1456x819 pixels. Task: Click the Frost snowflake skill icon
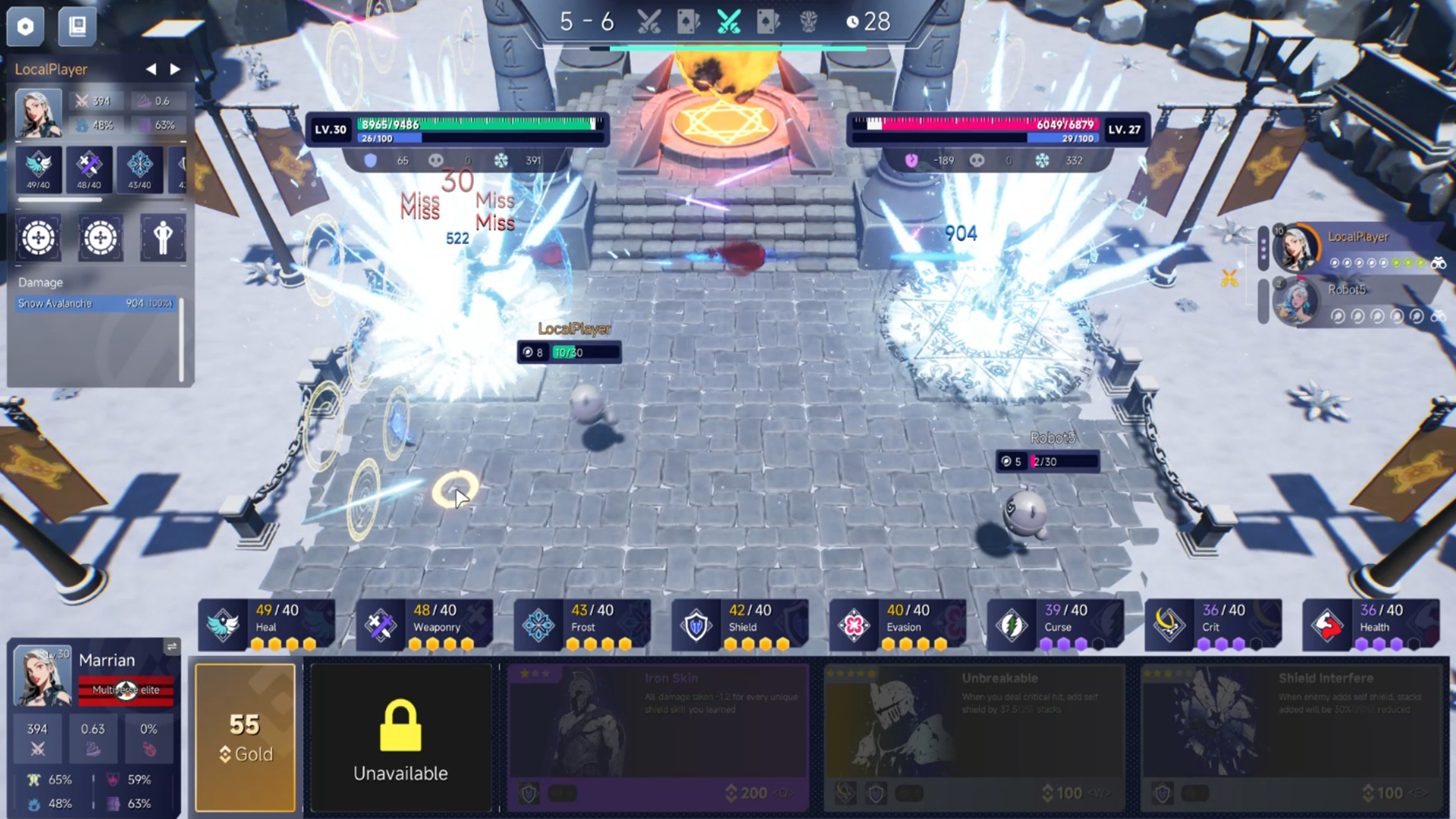538,625
